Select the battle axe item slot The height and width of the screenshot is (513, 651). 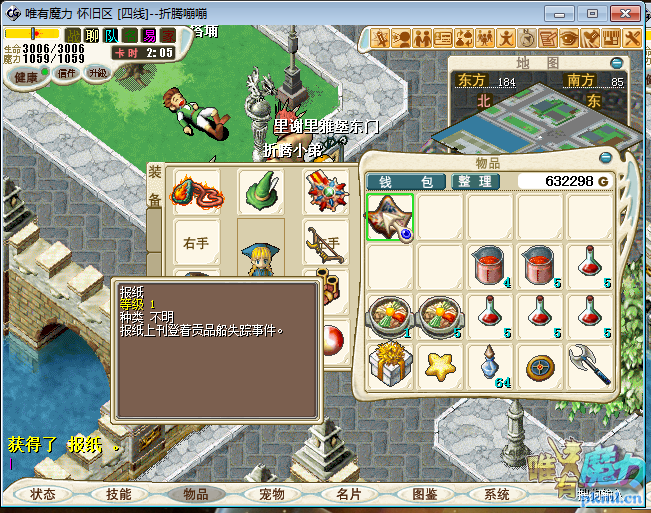click(x=590, y=365)
